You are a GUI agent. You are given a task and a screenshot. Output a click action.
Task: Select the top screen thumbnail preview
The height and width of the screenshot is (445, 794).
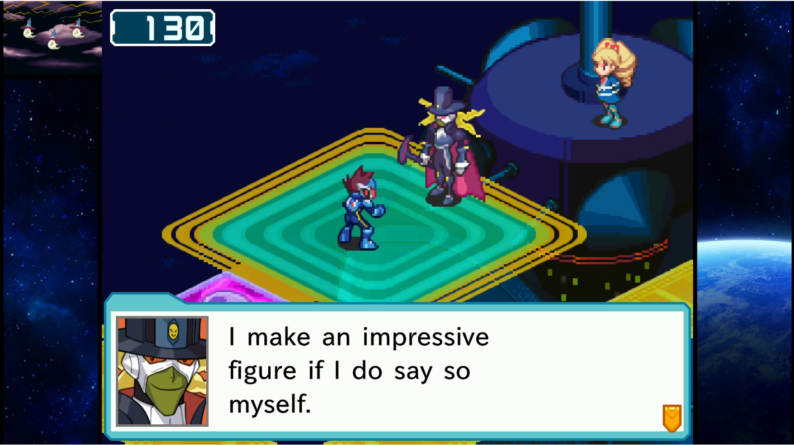point(52,38)
